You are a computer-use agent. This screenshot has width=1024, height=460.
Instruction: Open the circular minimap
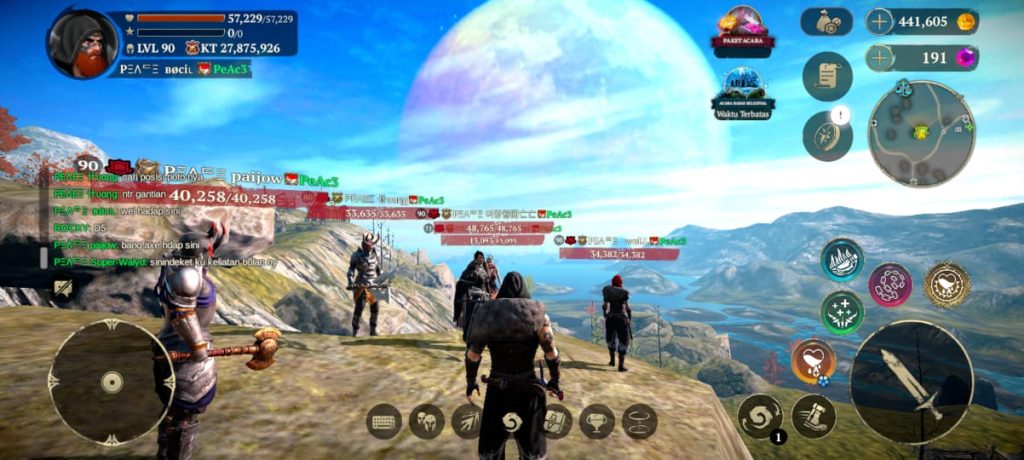click(920, 133)
